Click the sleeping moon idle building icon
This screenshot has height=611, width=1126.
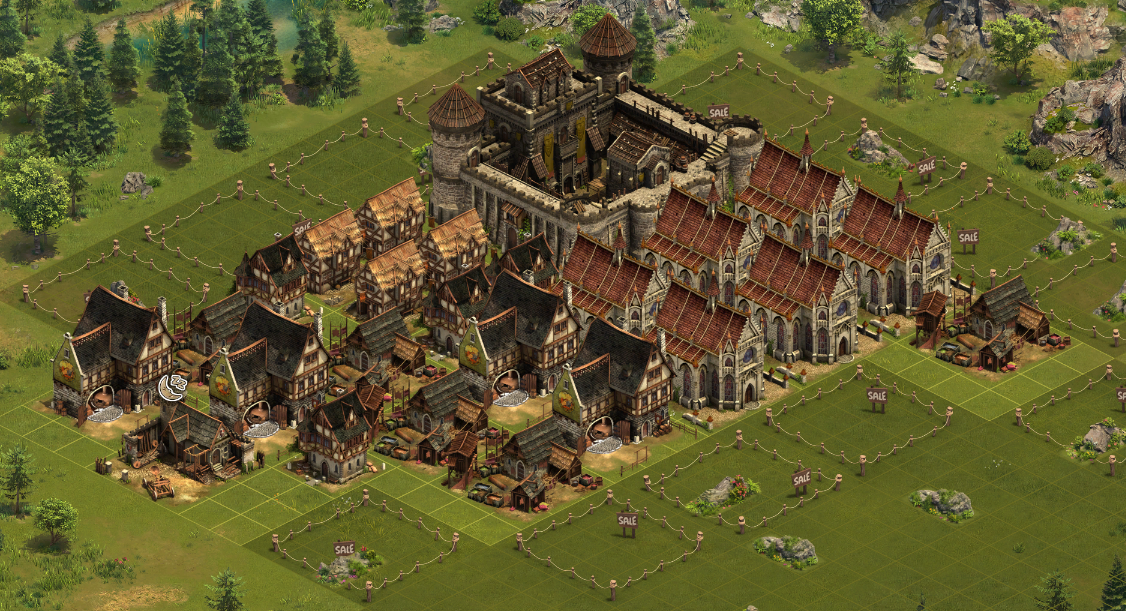click(170, 386)
